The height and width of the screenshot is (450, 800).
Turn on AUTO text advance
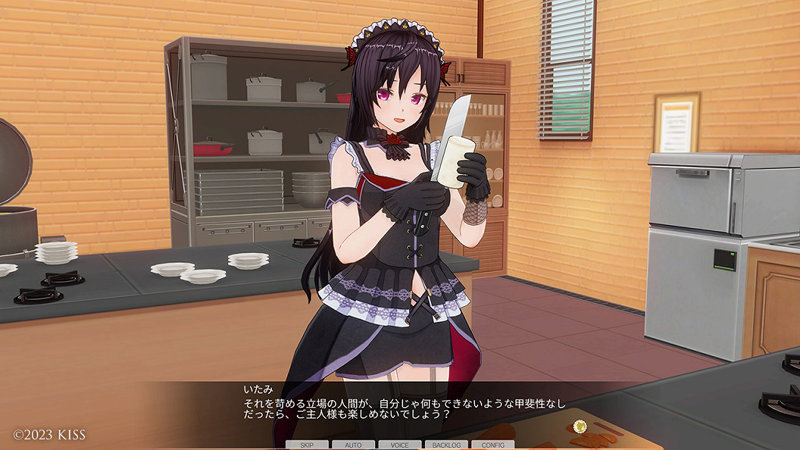click(354, 443)
